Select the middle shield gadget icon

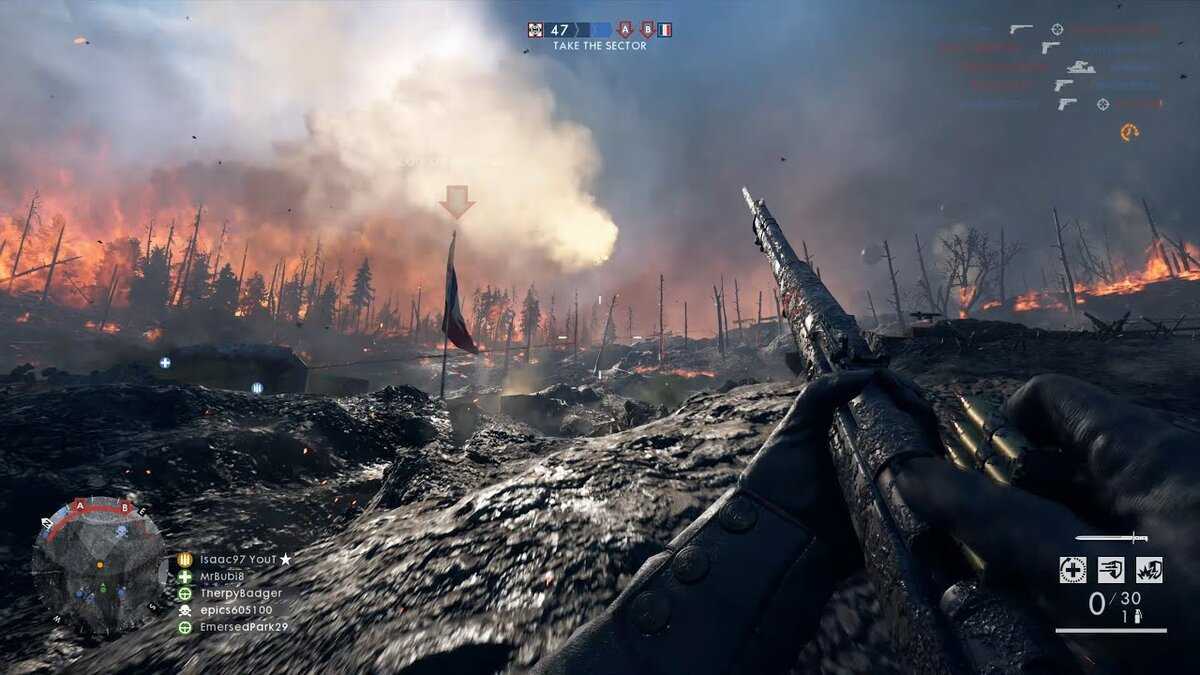point(1111,570)
